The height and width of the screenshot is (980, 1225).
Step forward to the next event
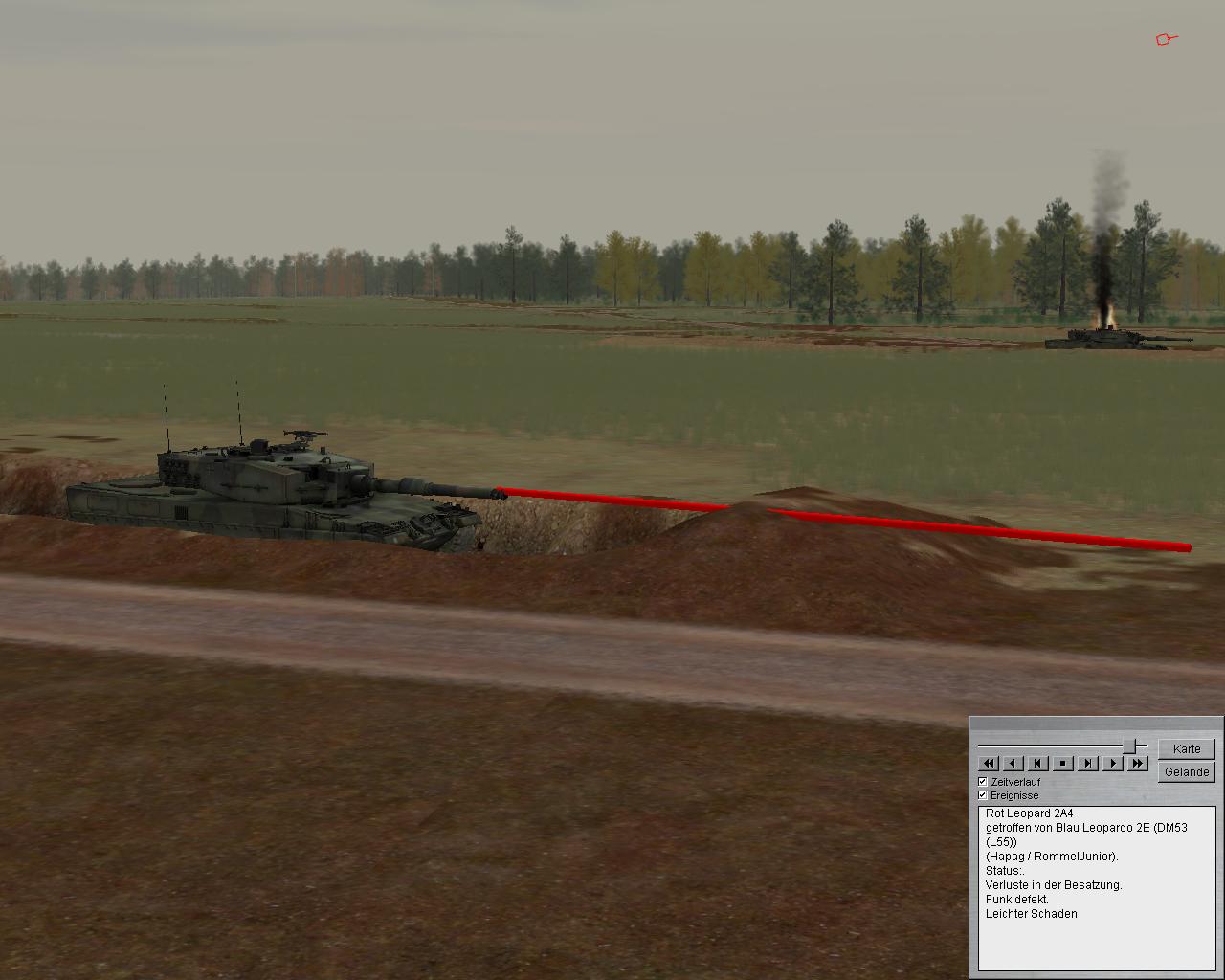(1088, 763)
